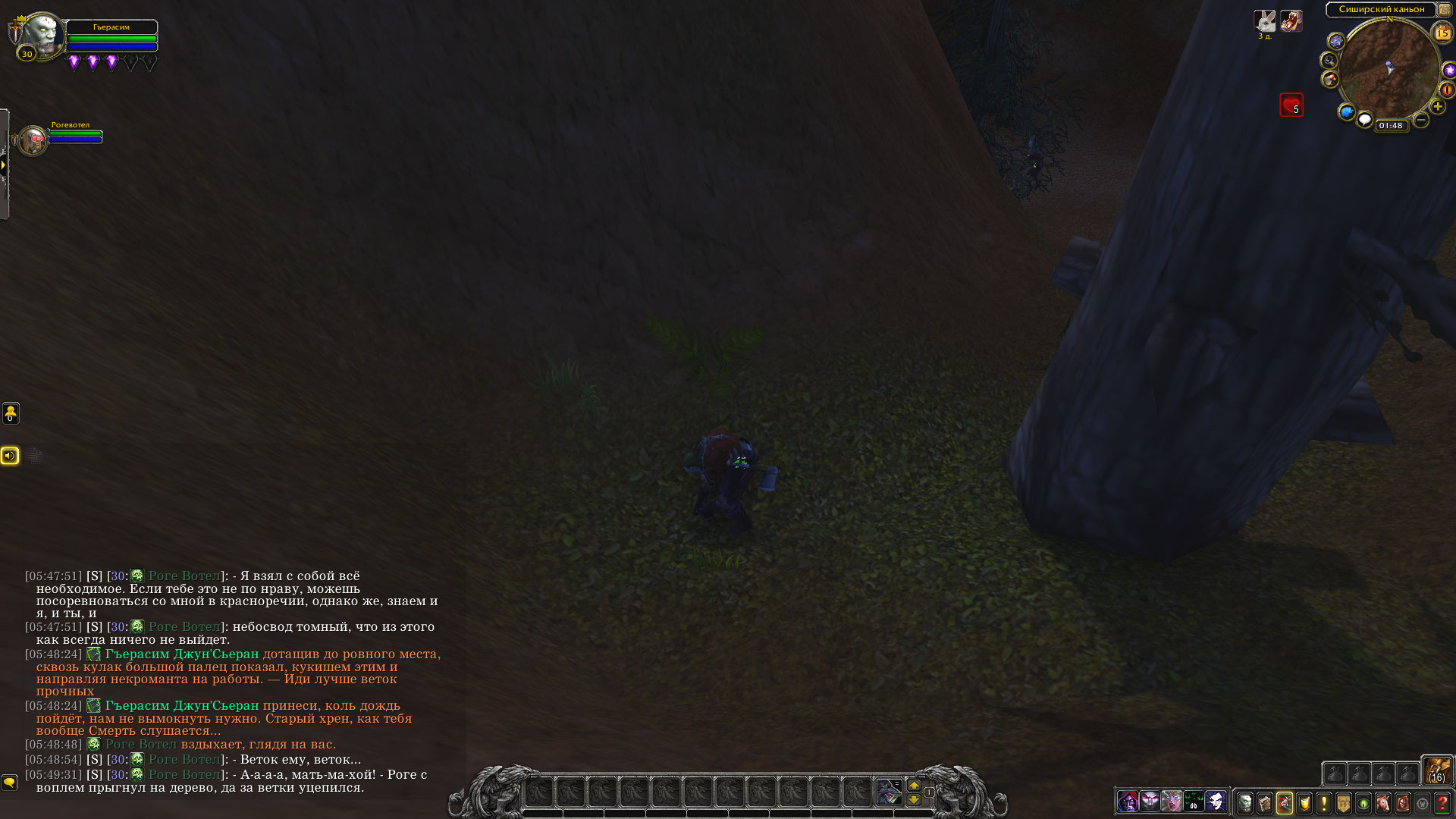Open the character info portrait micro button
Image resolution: width=1456 pixels, height=819 pixels.
(1245, 802)
